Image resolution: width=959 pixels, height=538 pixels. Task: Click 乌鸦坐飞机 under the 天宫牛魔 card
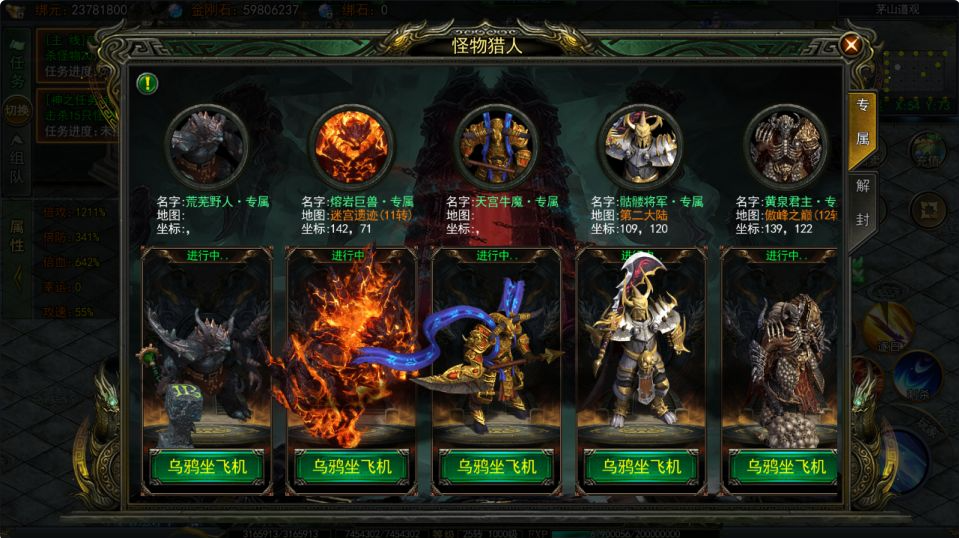[x=496, y=467]
